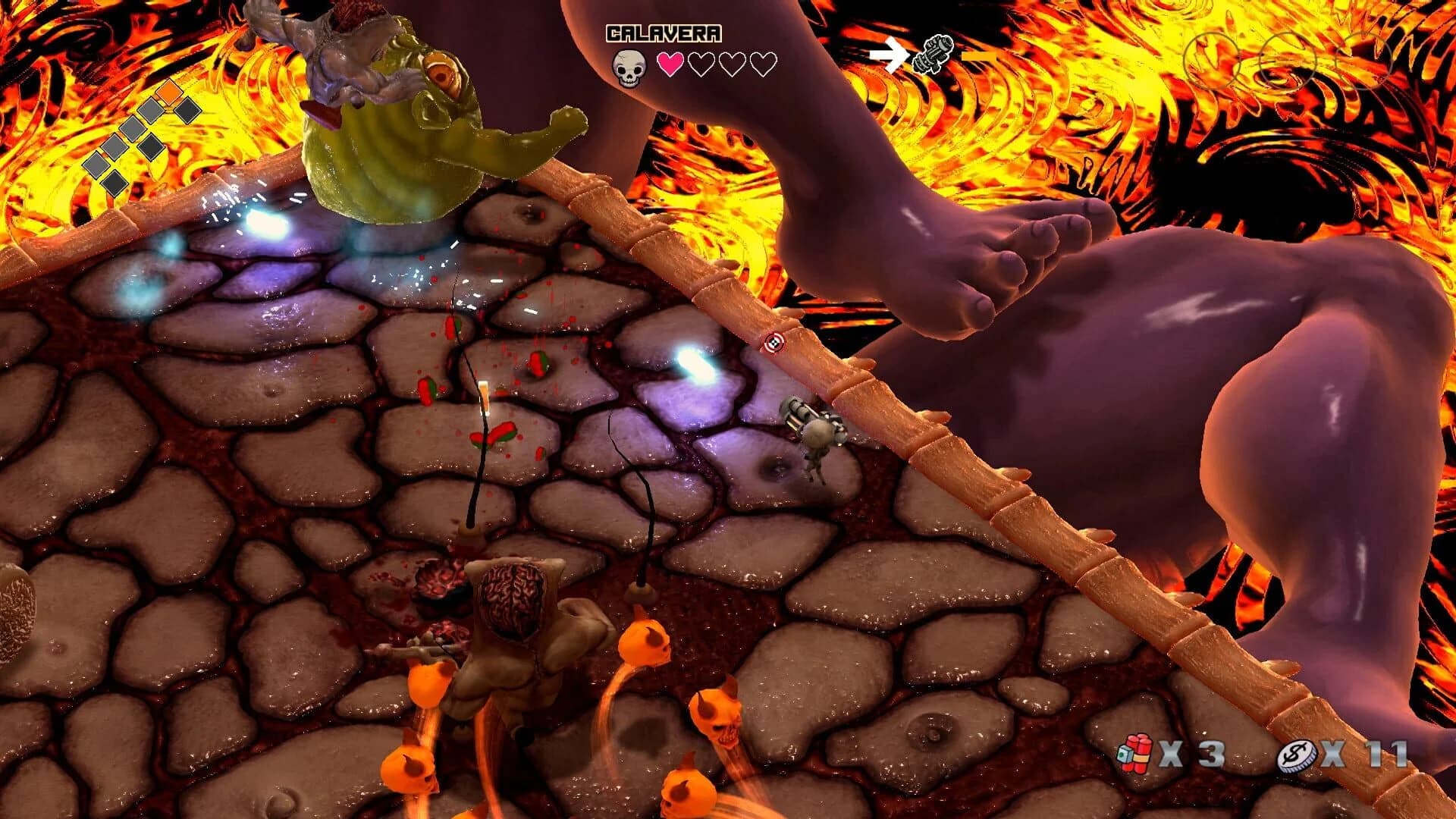
Task: Click the CALAVERA name label
Action: (x=664, y=32)
